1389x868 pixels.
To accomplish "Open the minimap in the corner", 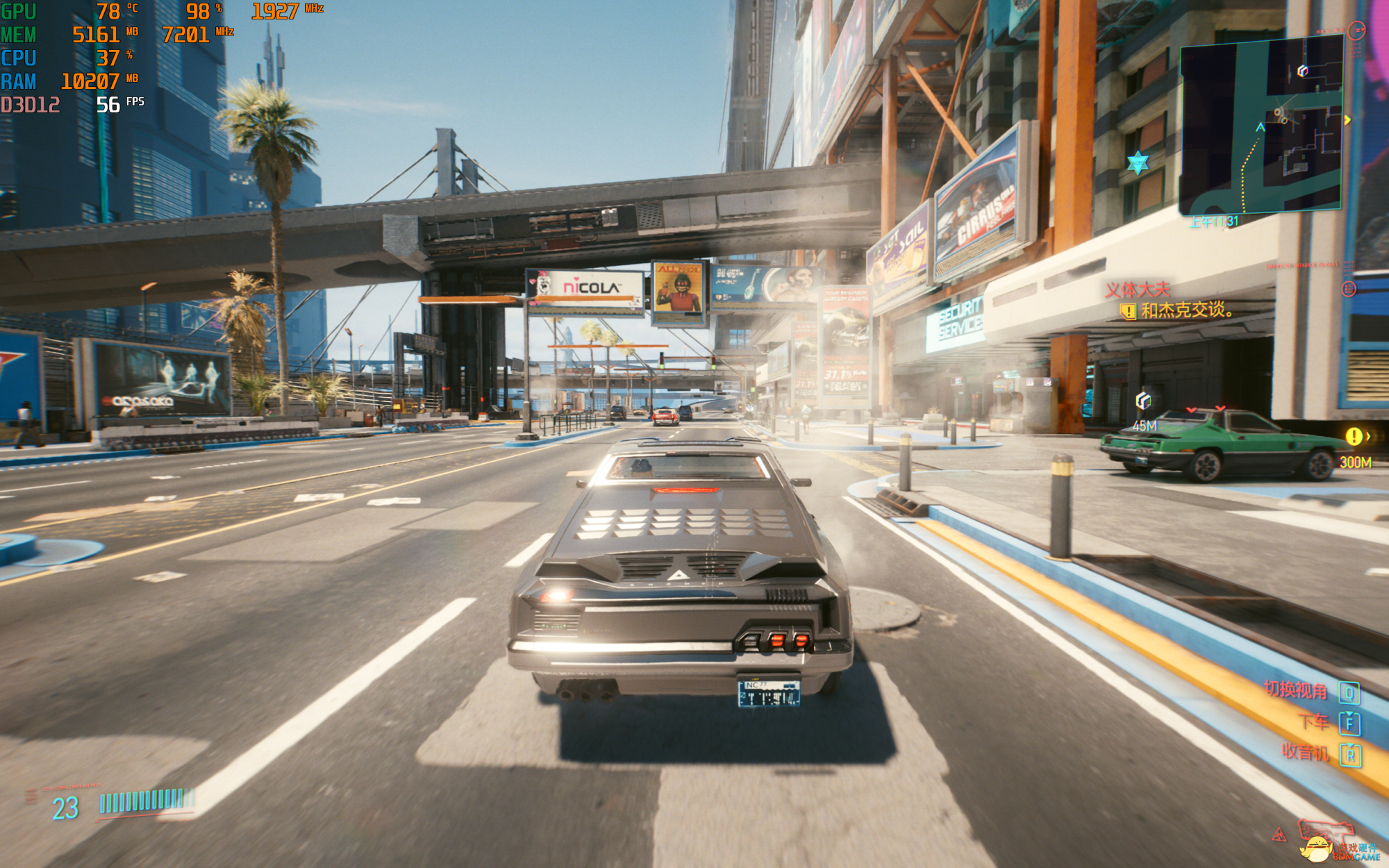I will (x=1260, y=125).
